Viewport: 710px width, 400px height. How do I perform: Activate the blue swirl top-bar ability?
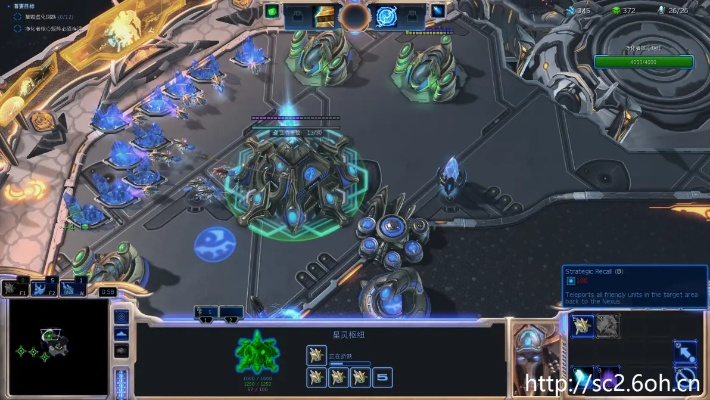point(387,15)
